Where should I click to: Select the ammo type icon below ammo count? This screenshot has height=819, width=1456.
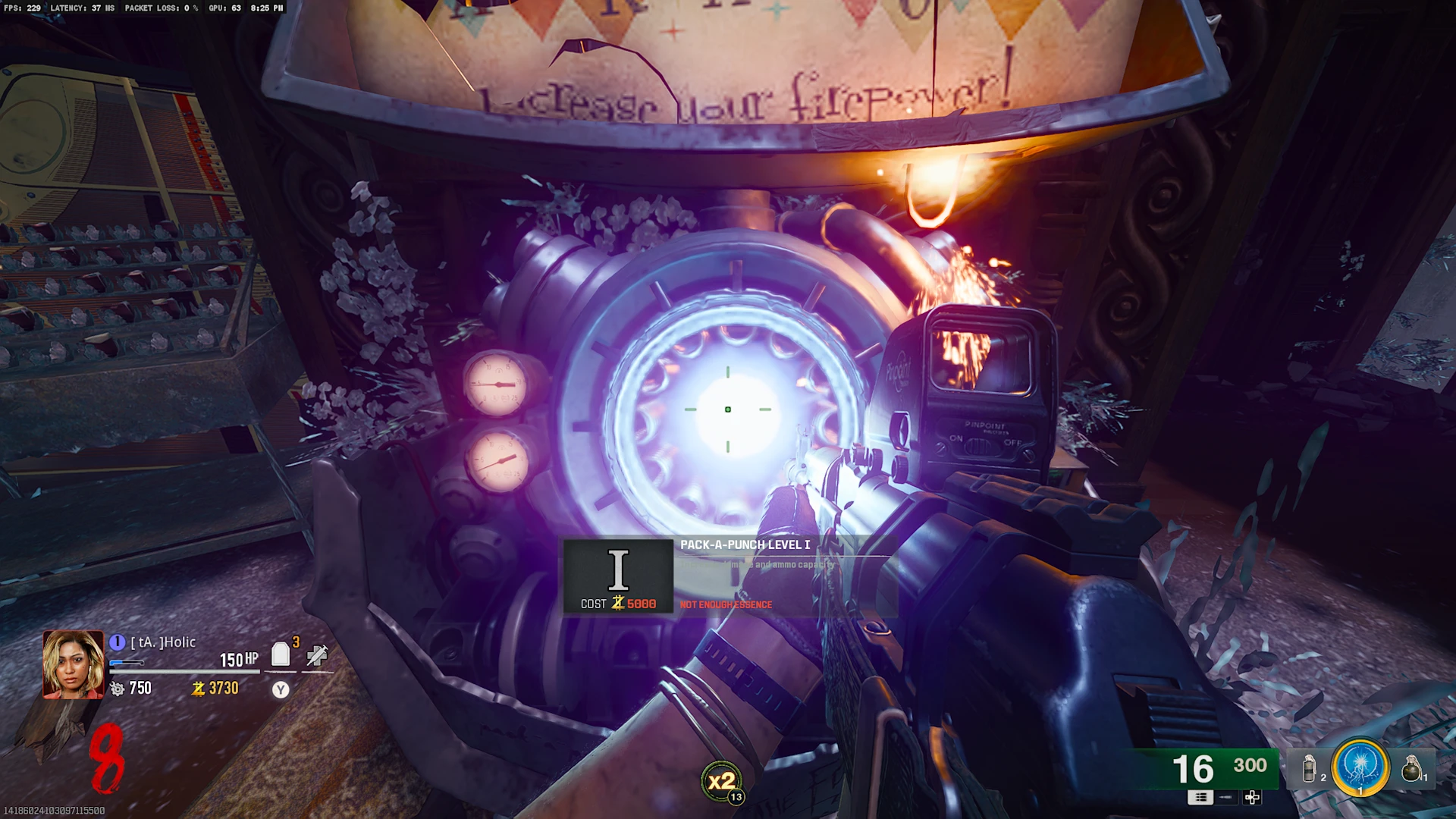[x=1200, y=797]
